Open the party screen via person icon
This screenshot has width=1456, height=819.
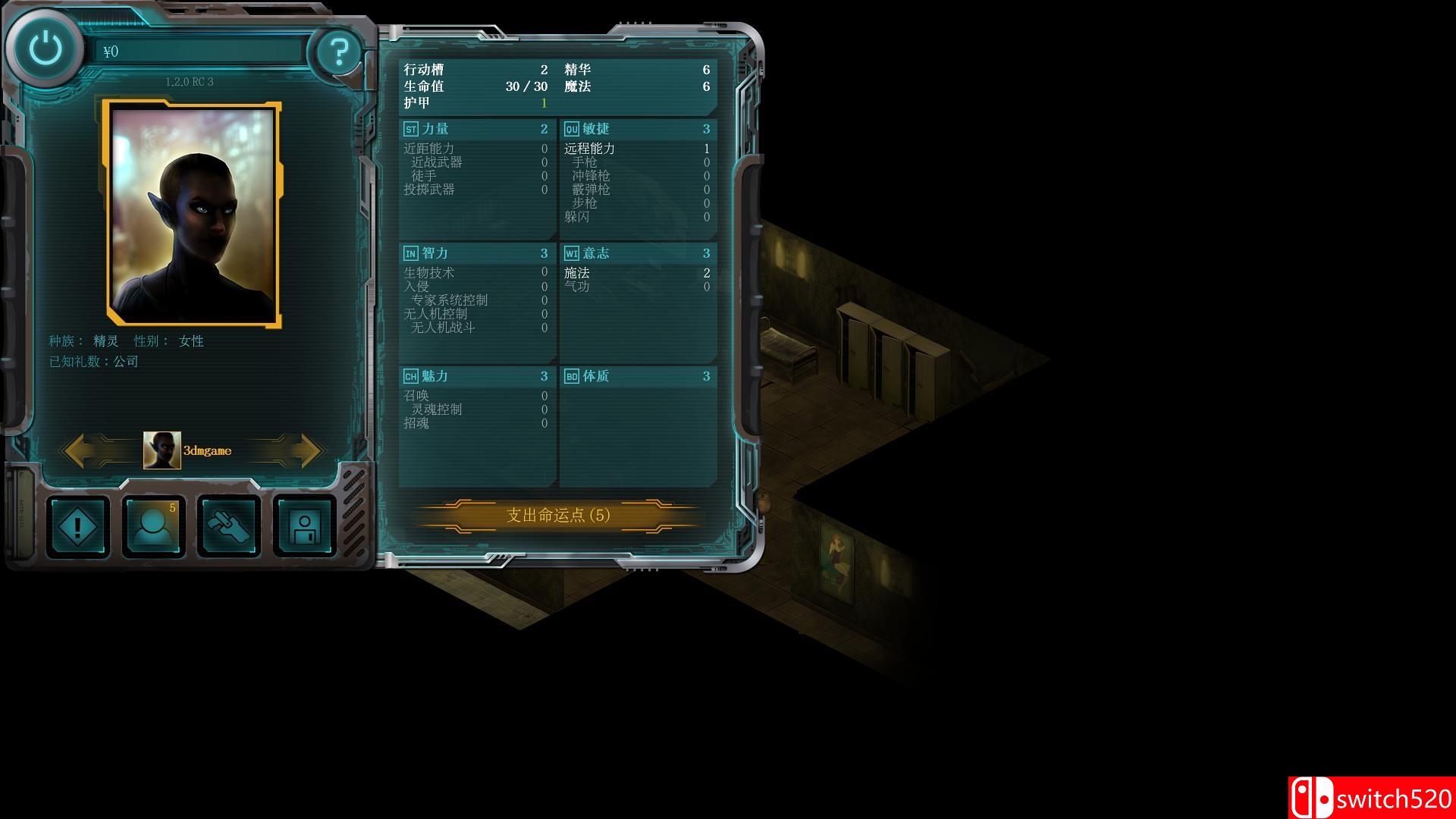(152, 526)
